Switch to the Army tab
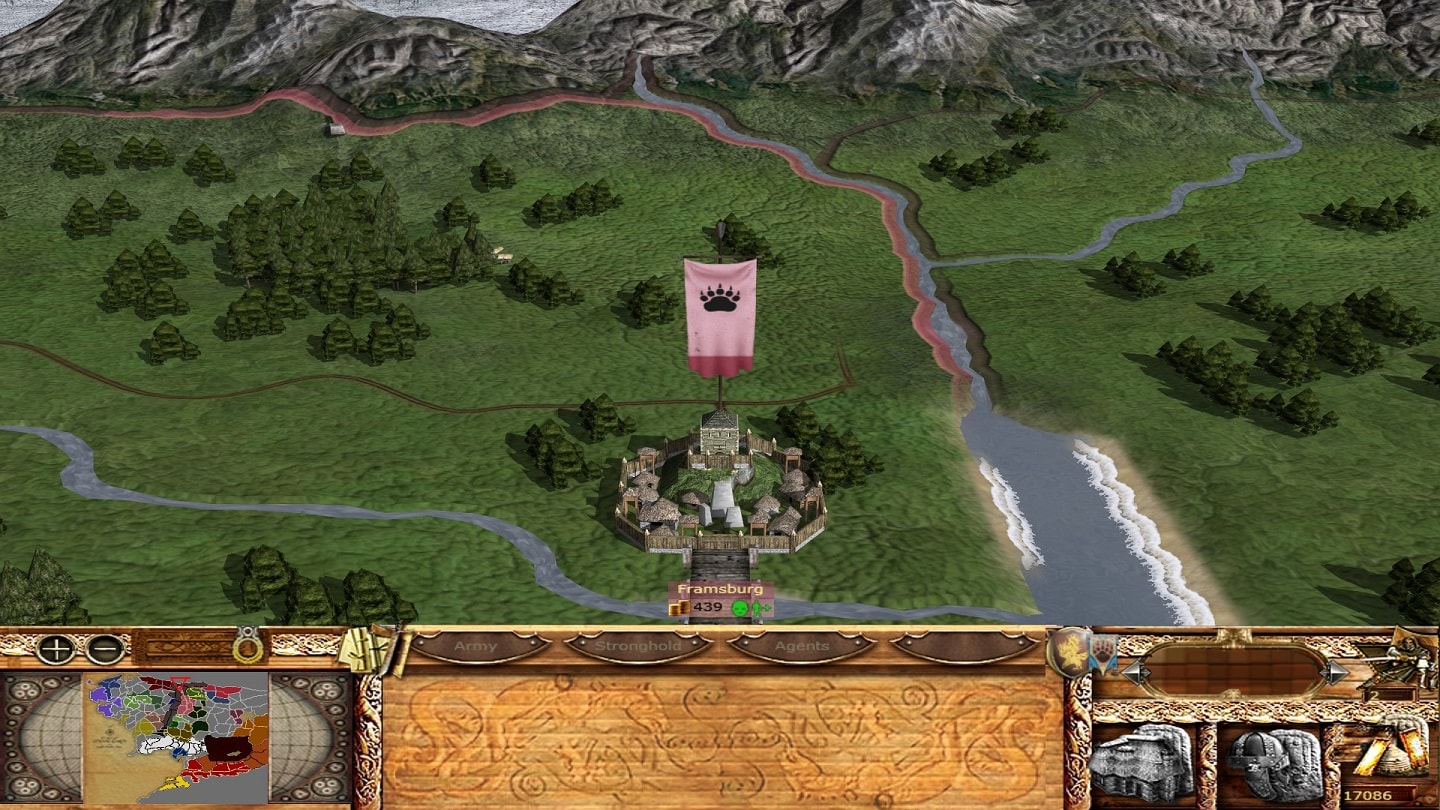1440x810 pixels. pos(475,646)
